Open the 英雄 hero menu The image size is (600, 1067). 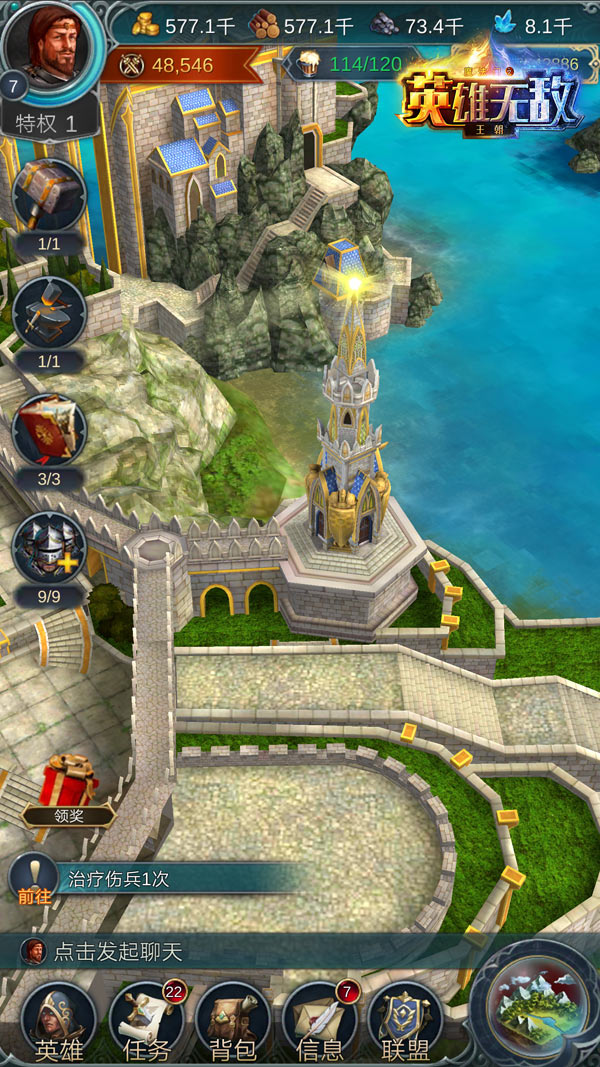coord(59,1020)
